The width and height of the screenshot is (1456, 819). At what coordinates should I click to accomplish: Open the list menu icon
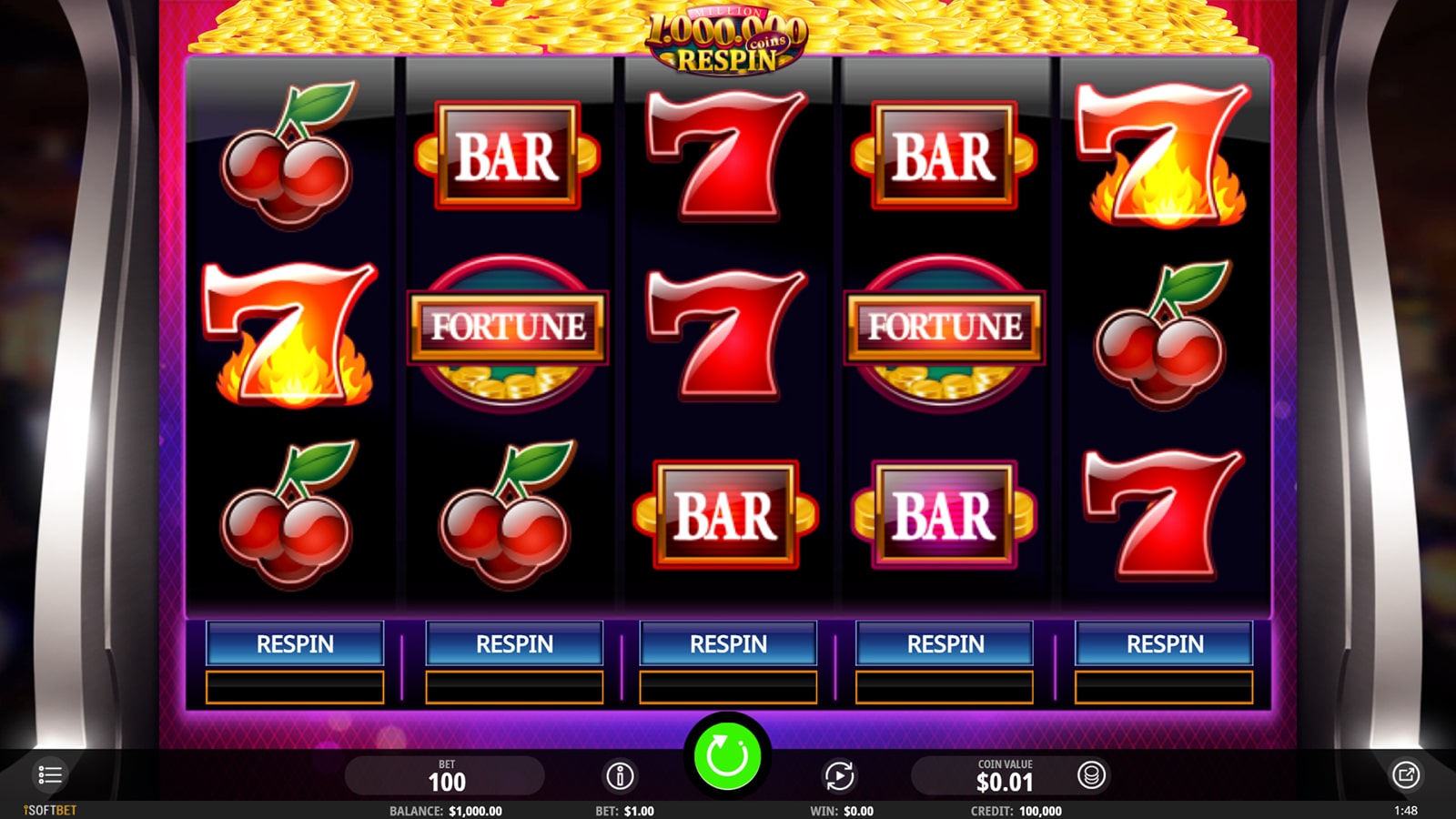click(x=49, y=775)
